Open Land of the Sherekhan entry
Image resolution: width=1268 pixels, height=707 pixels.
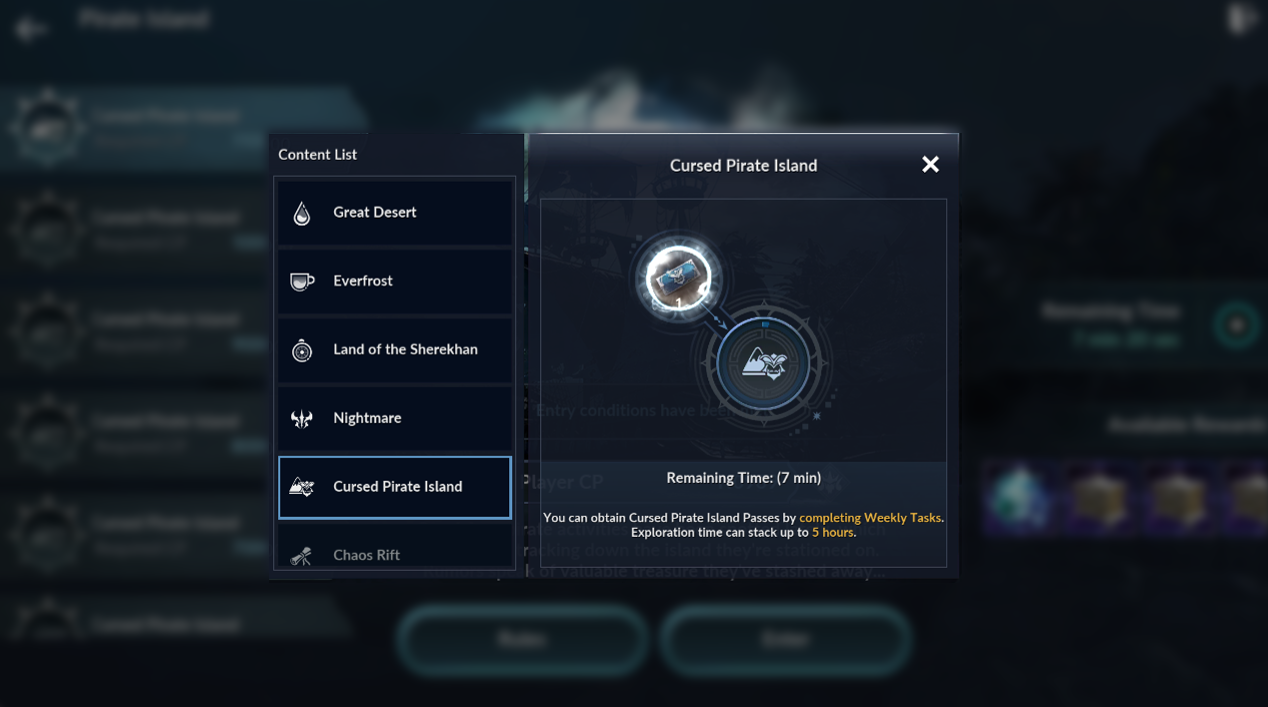(x=395, y=350)
